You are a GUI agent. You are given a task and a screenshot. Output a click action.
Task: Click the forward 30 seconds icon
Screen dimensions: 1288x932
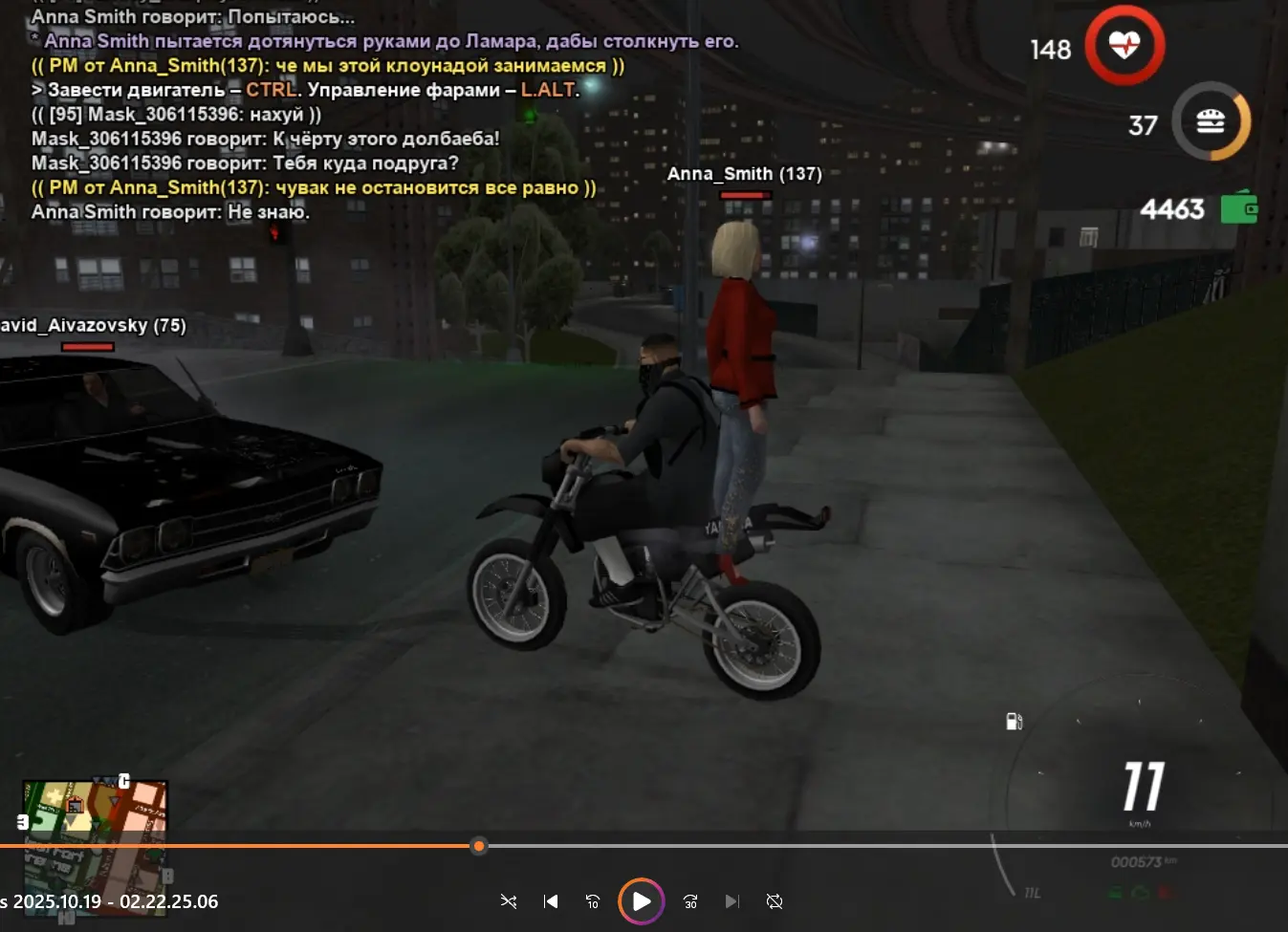coord(689,900)
